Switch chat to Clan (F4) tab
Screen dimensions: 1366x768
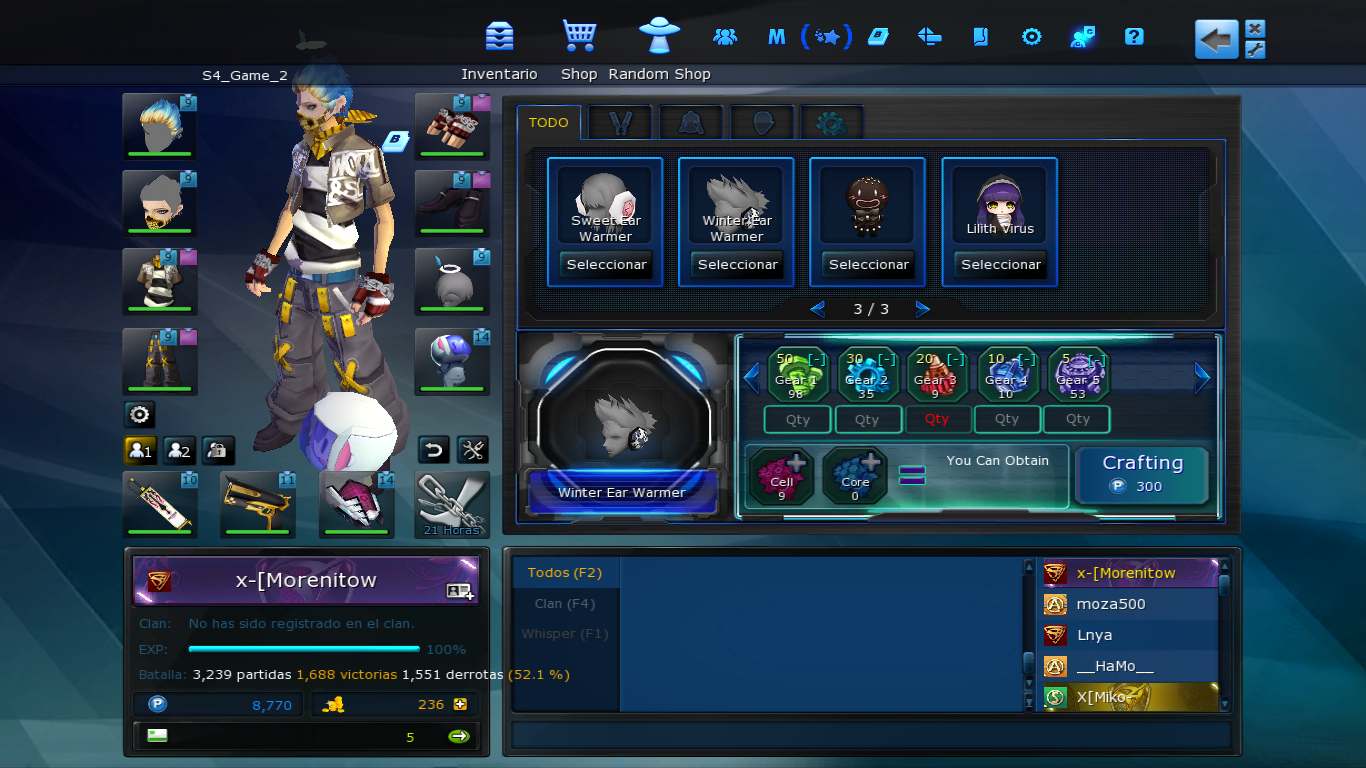(564, 603)
